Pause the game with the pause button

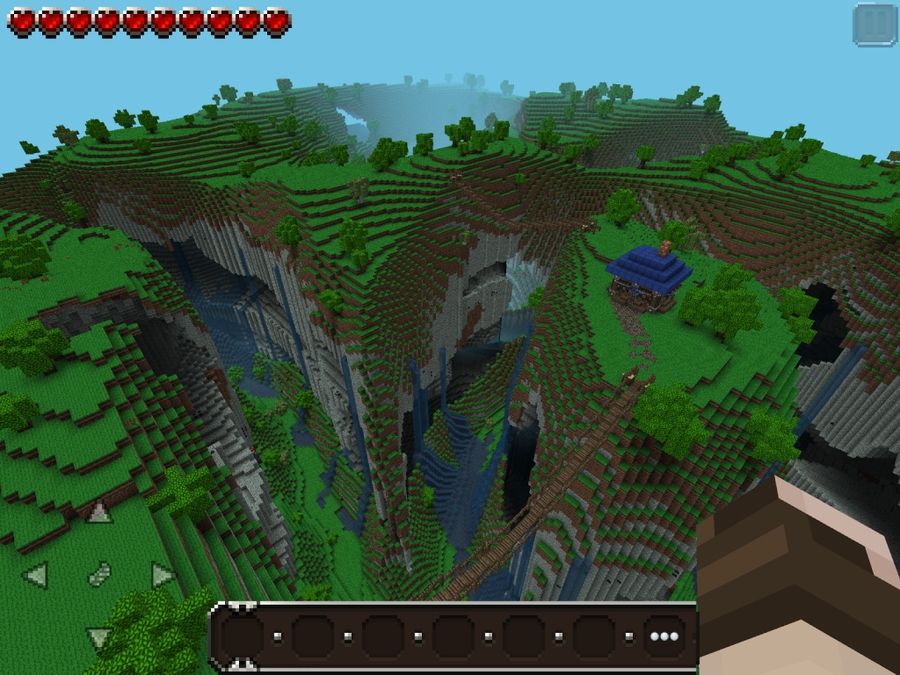pos(875,25)
